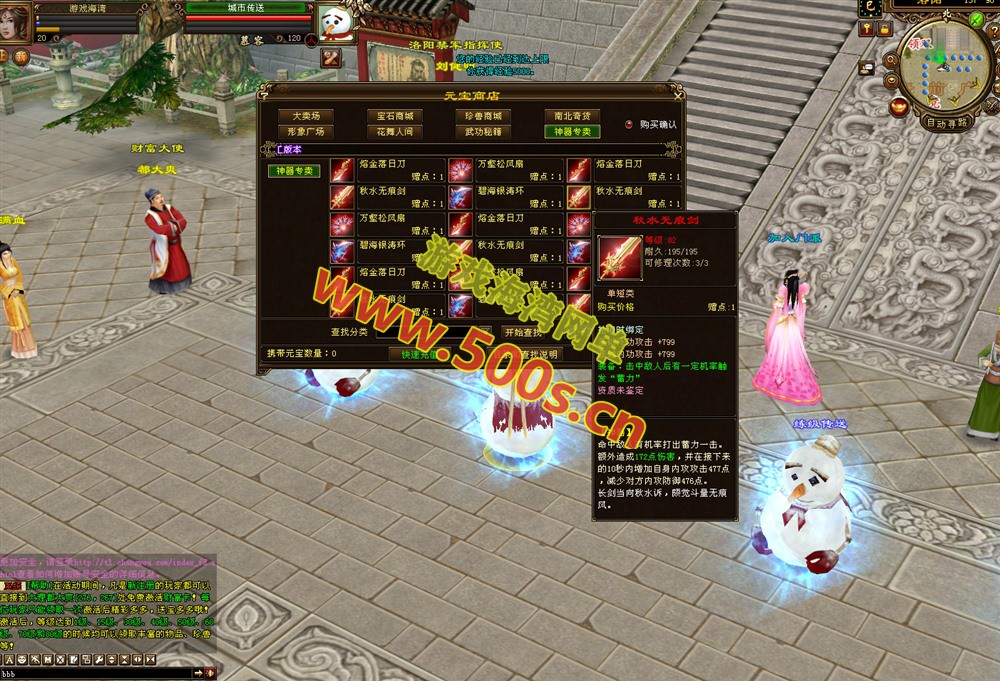This screenshot has width=1000, height=681.
Task: Open the 南北奇货 category
Action: click(x=573, y=116)
